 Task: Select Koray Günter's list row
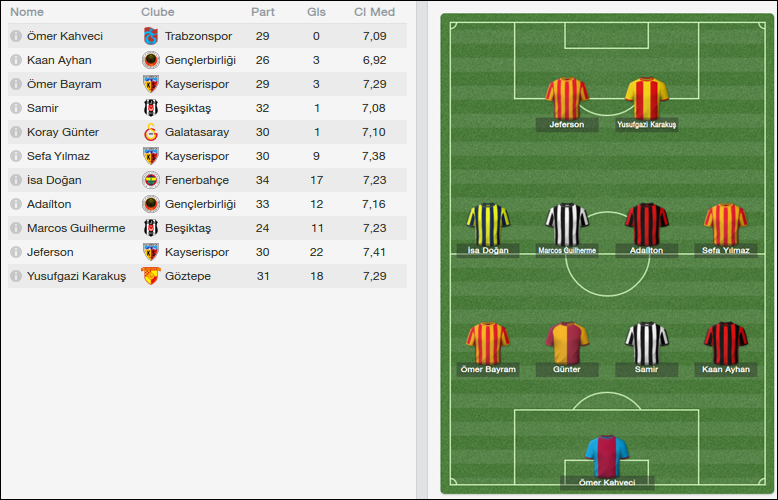[x=63, y=132]
